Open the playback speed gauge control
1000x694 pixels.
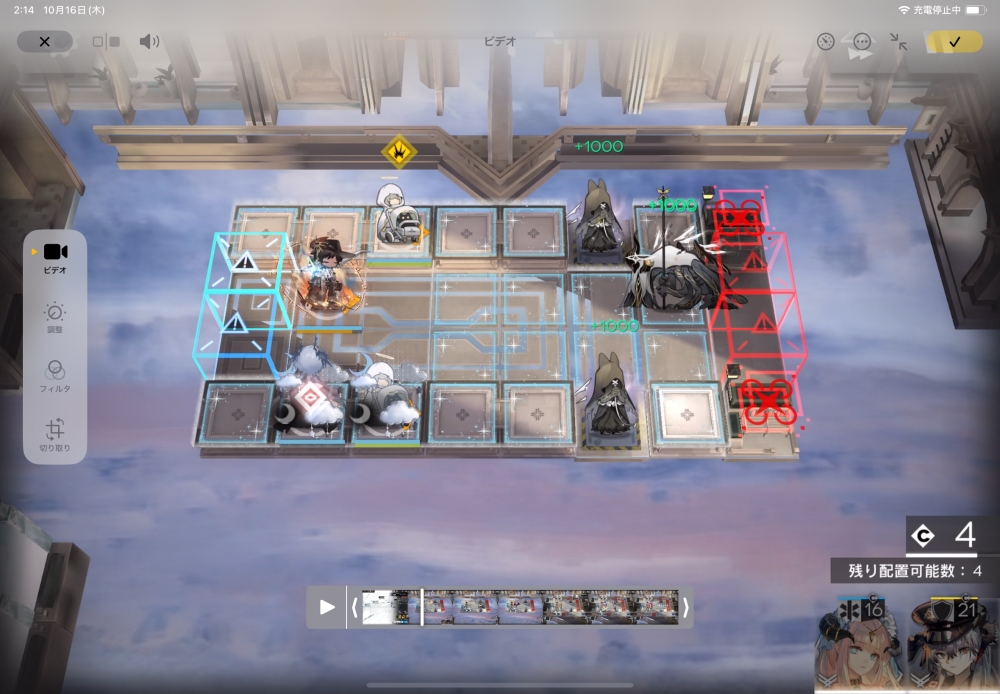[x=825, y=42]
